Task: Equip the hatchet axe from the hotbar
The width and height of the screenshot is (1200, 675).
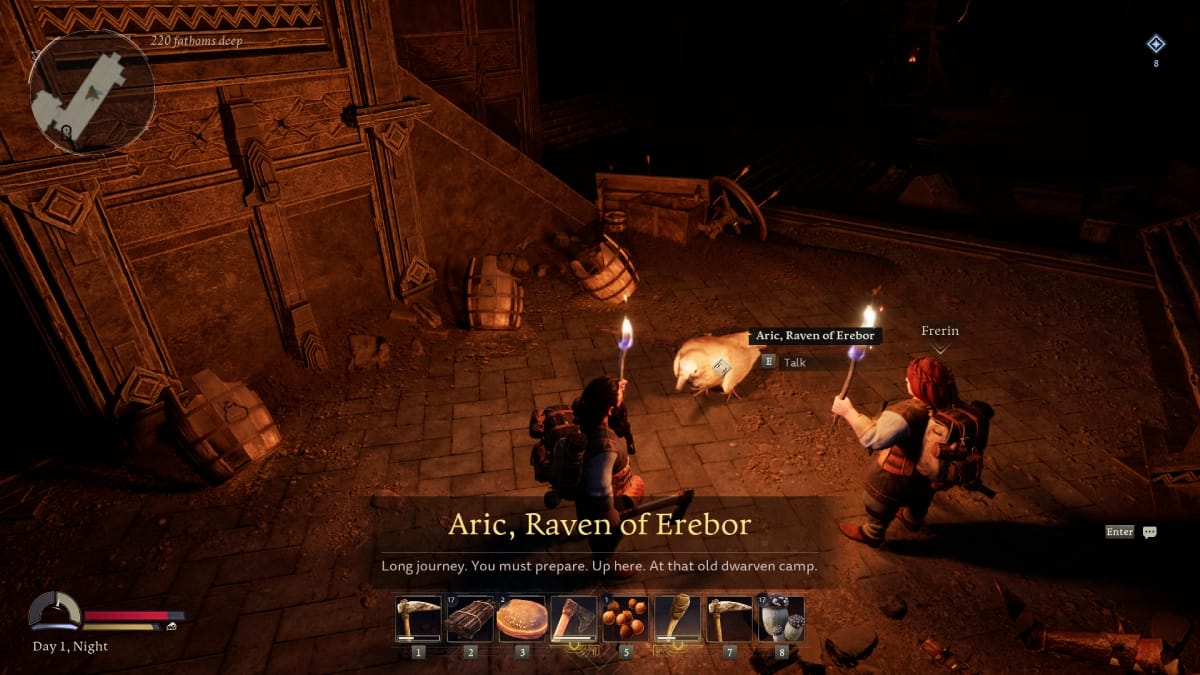Action: [574, 619]
